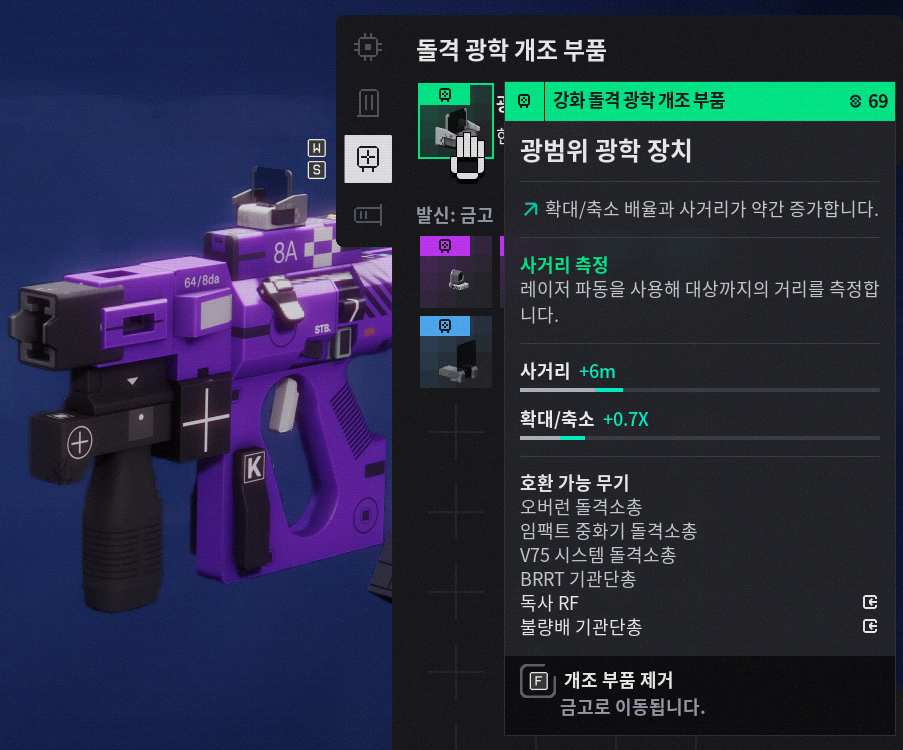This screenshot has height=750, width=903.
Task: Select the equipped green optic mod slot
Action: (455, 122)
